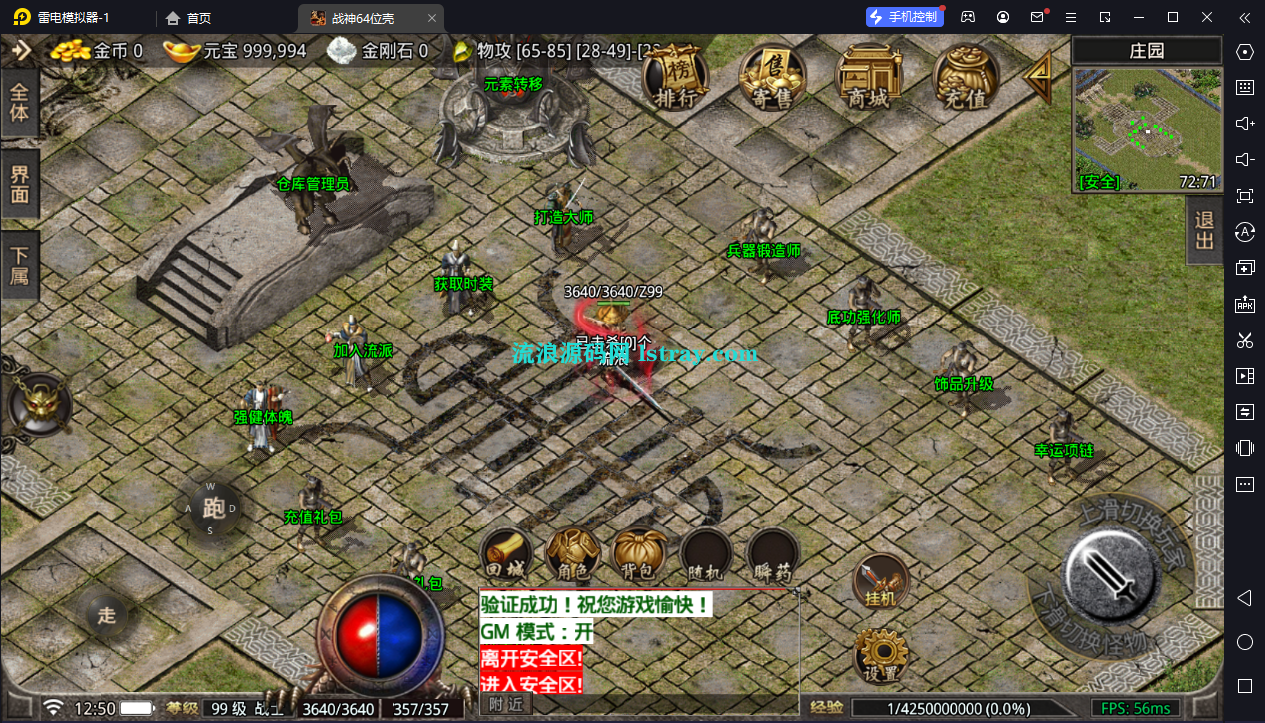The height and width of the screenshot is (723, 1265).
Task: Toggle 挂机 auto-battle mode
Action: click(880, 581)
